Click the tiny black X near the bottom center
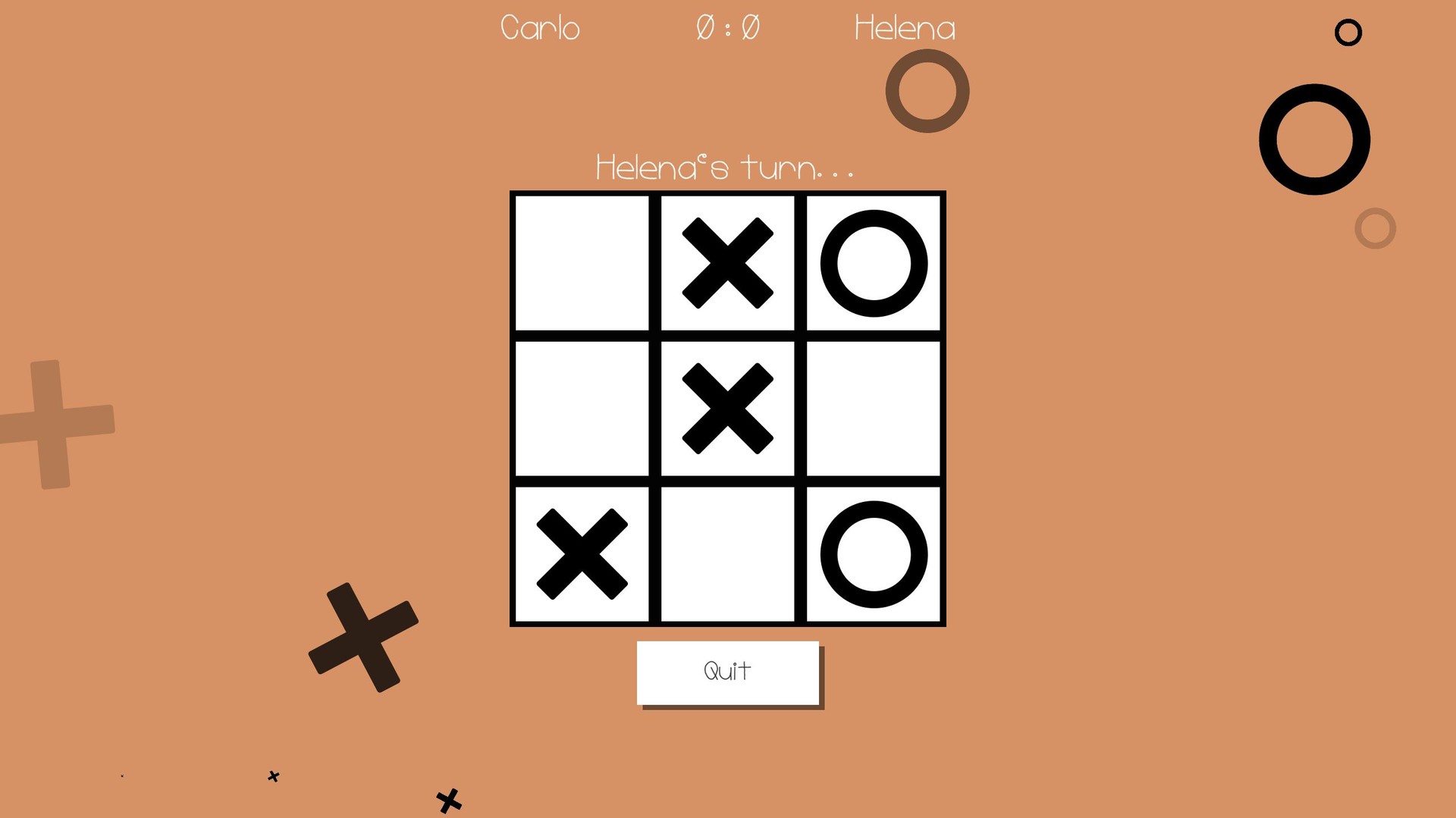The height and width of the screenshot is (818, 1456). click(447, 799)
